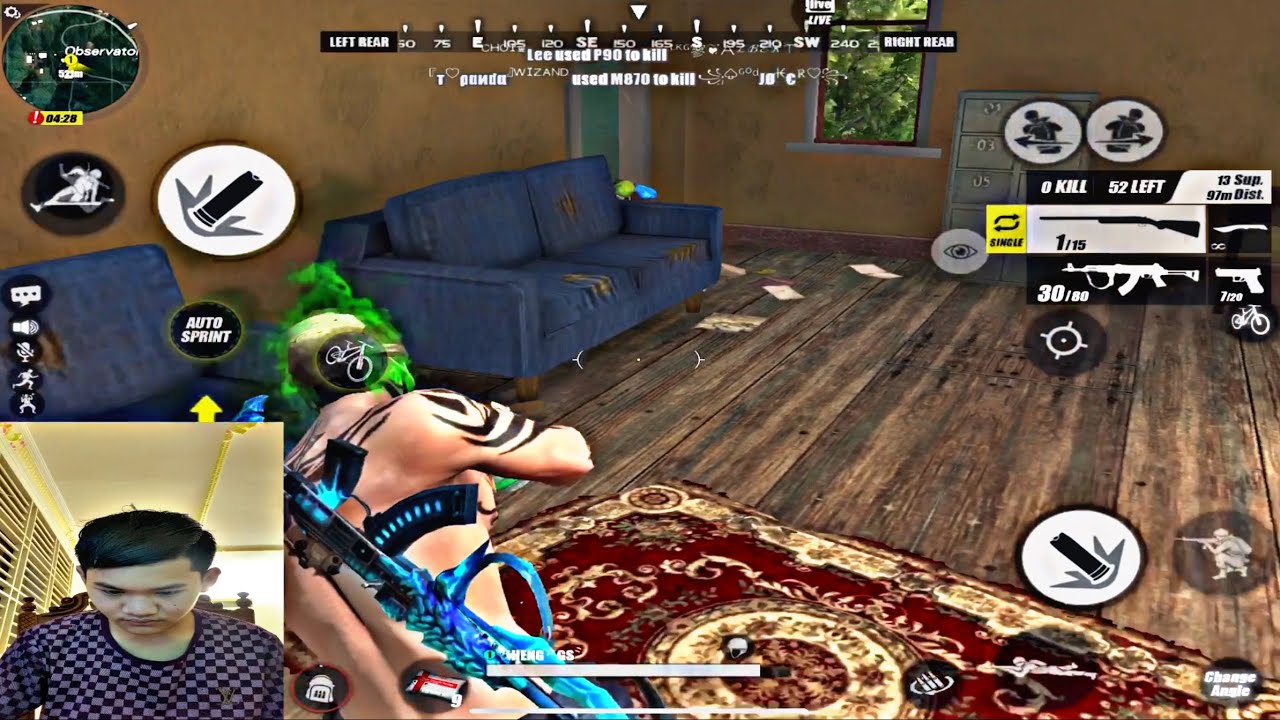Toggle the Auto Sprint button
The height and width of the screenshot is (720, 1280).
(205, 329)
